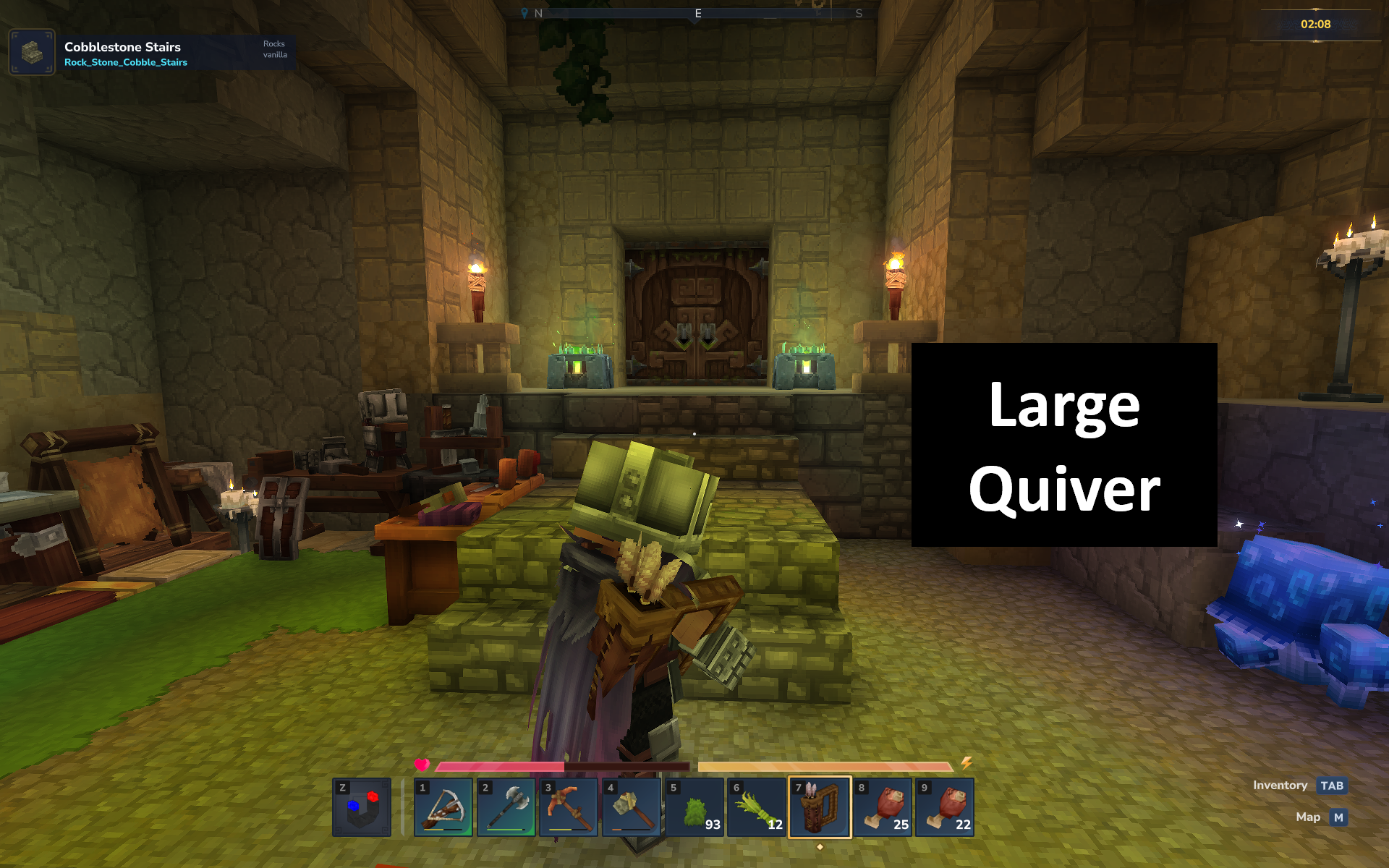1389x868 pixels.
Task: Select the stone hammer slot
Action: coord(631,807)
